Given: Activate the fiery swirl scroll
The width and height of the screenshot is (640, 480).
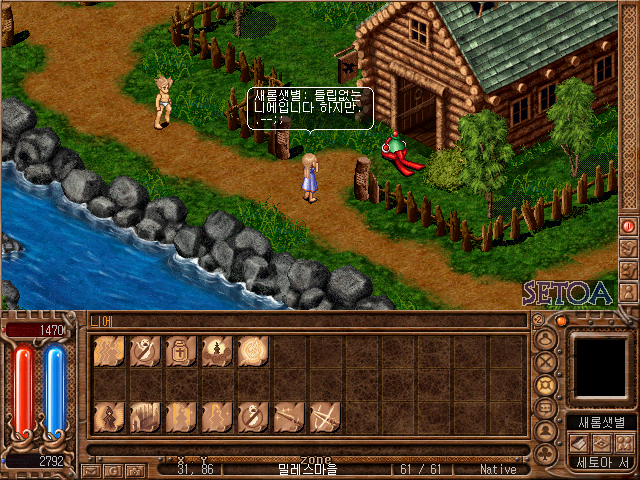Looking at the screenshot, I should [x=253, y=352].
